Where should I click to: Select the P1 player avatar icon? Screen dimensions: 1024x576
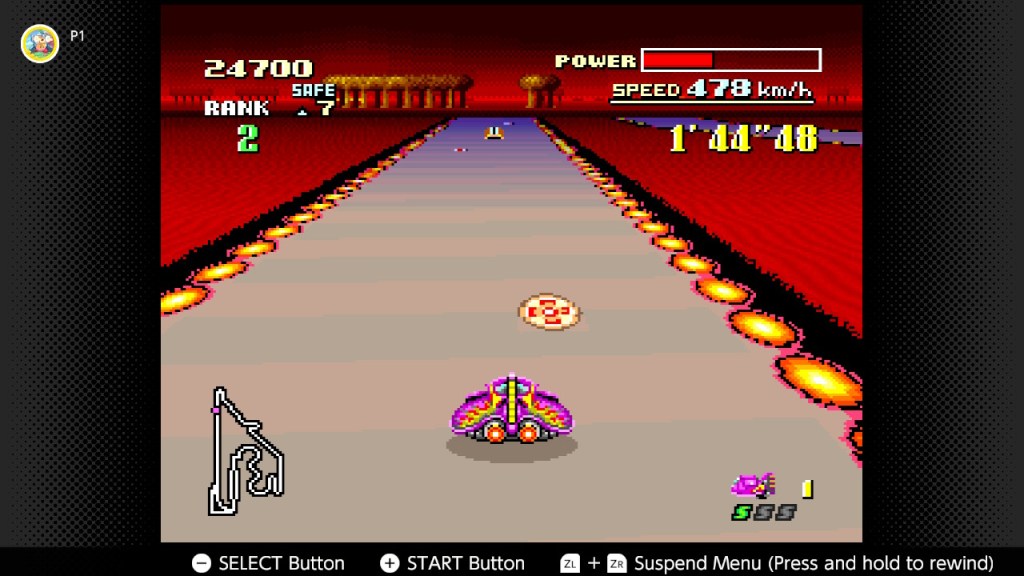[40, 43]
